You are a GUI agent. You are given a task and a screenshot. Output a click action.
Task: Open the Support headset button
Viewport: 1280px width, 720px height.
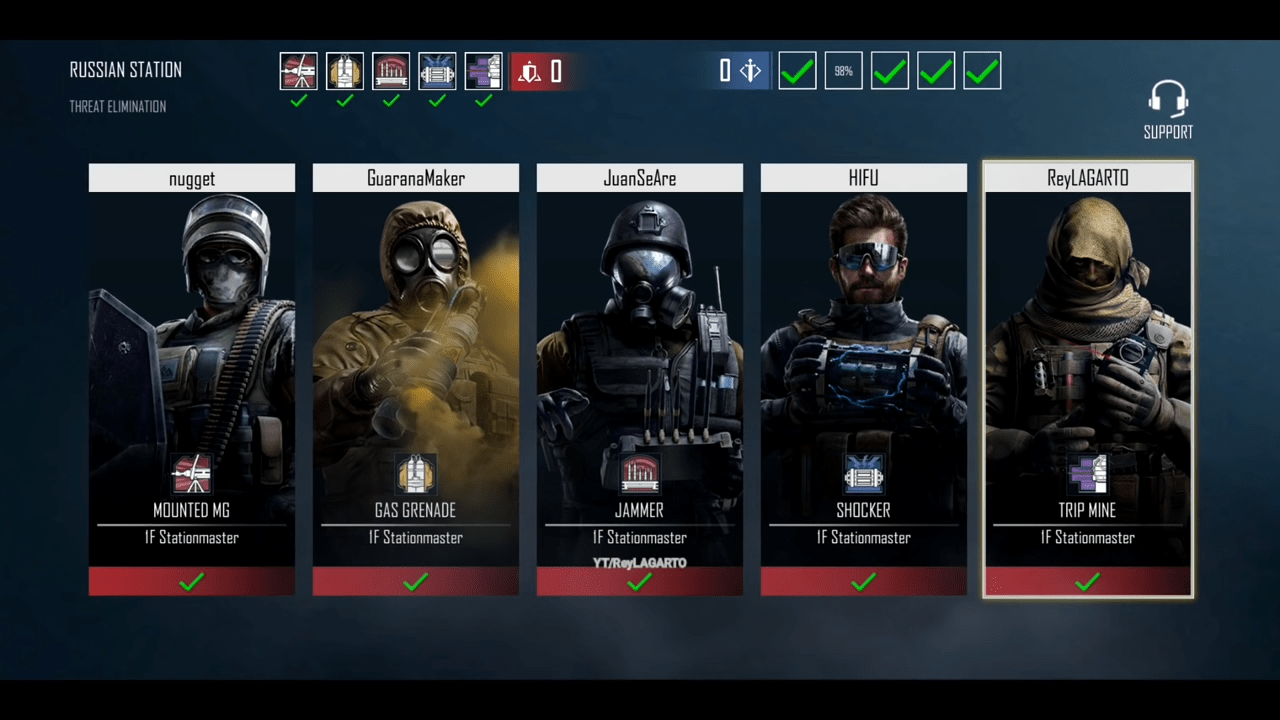pos(1168,110)
